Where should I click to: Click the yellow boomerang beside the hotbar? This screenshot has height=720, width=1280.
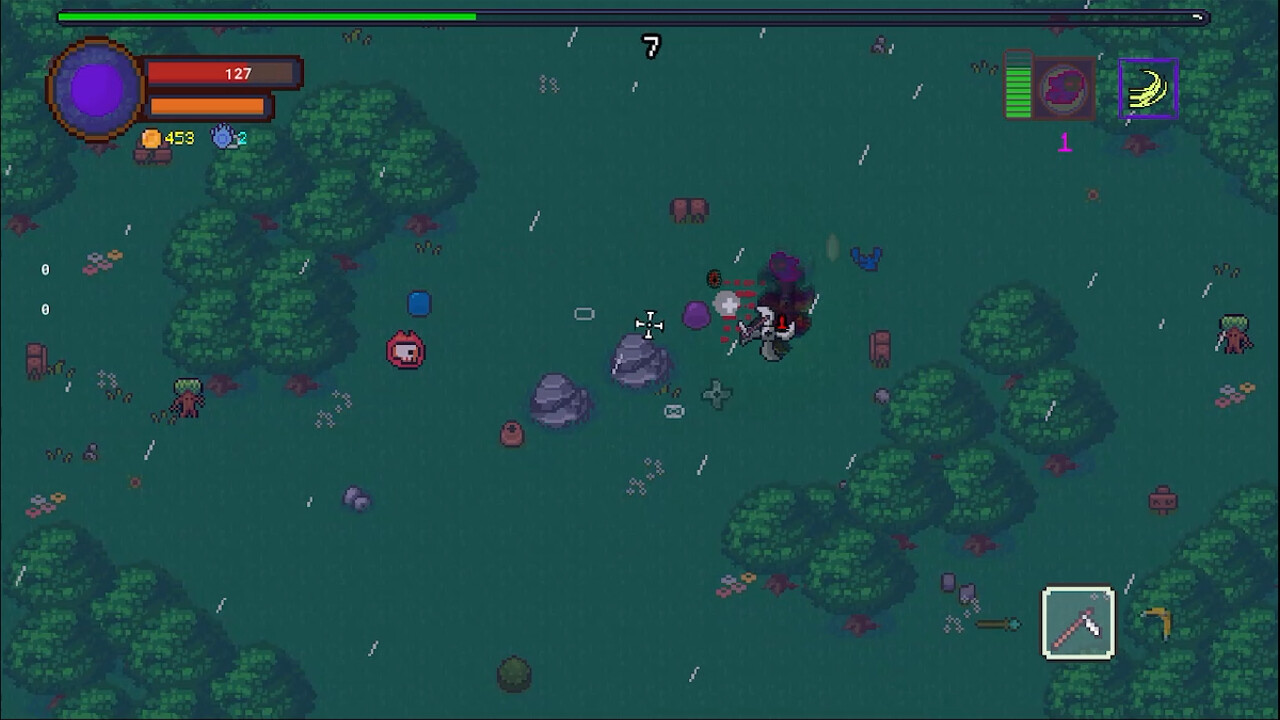[x=1157, y=622]
